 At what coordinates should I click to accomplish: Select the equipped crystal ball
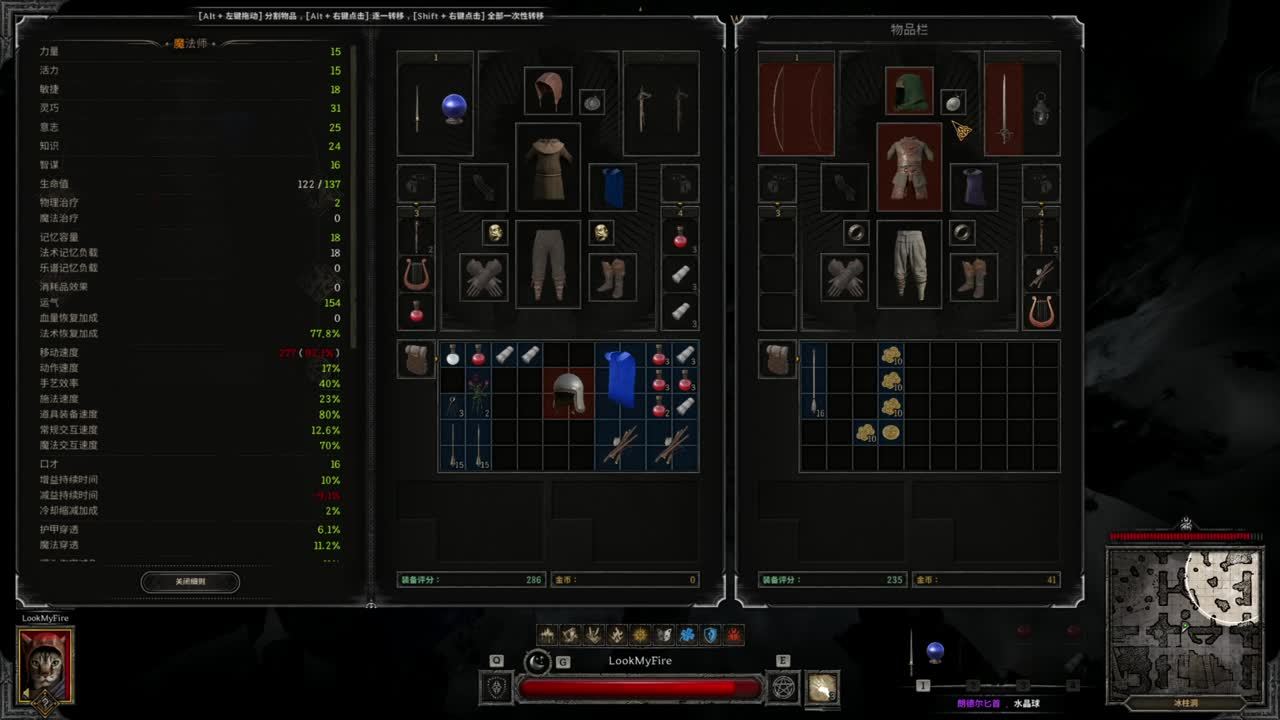[x=455, y=107]
